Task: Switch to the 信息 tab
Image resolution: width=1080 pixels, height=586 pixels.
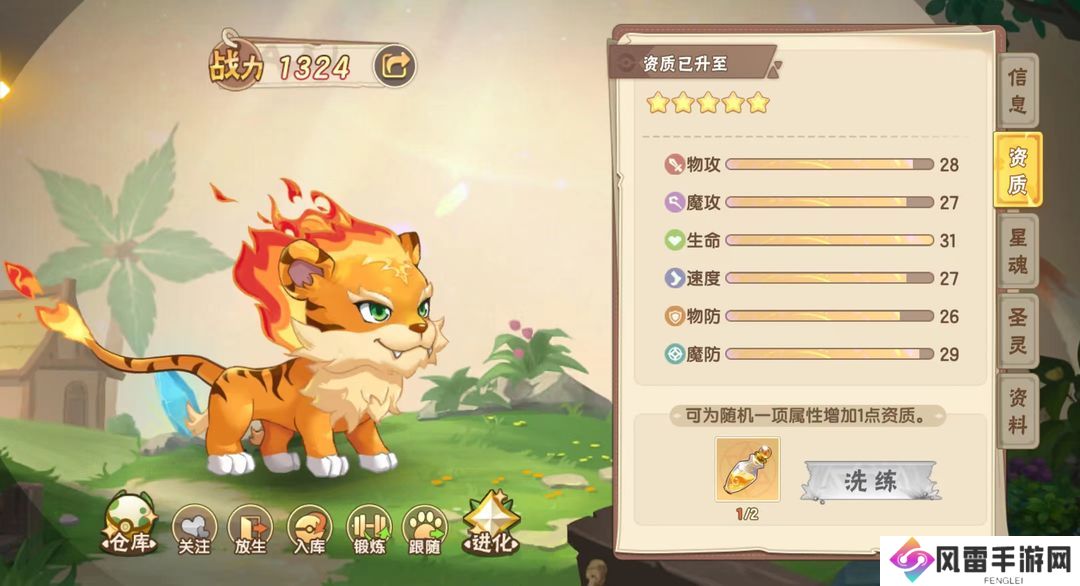Action: [1017, 91]
